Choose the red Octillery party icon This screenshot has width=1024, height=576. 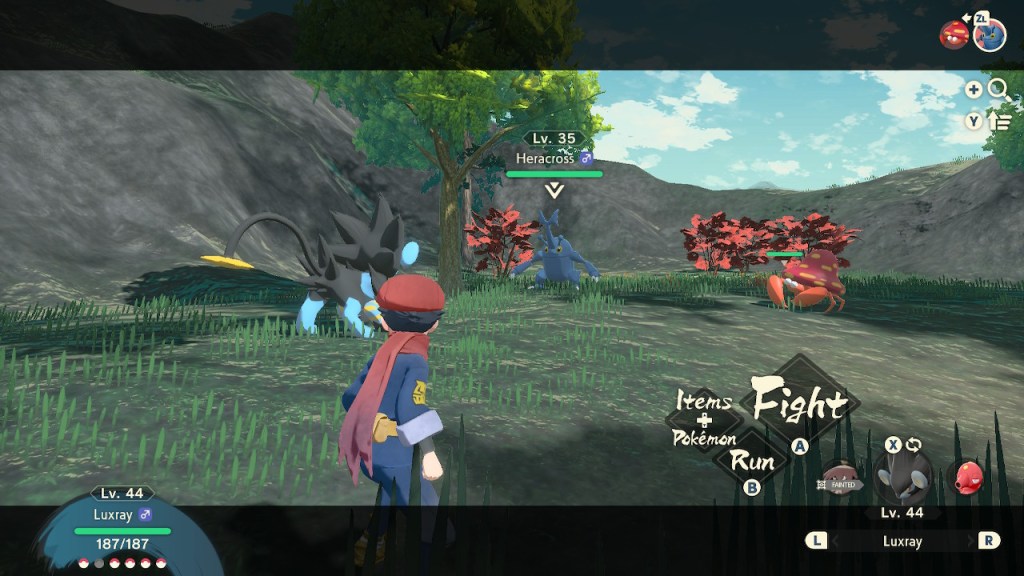click(x=967, y=477)
